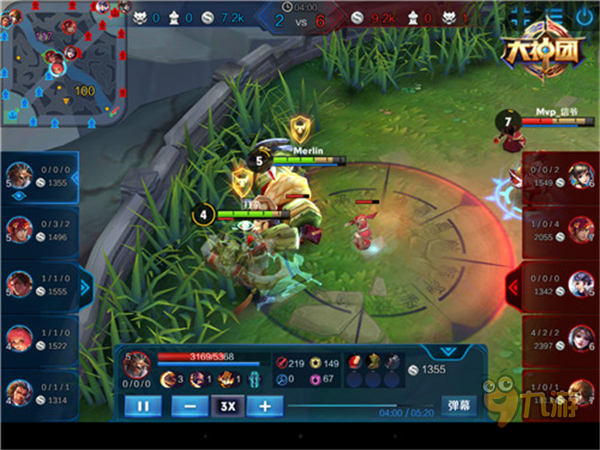Expand the red team panel arrow tab
The width and height of the screenshot is (600, 450).
click(515, 285)
